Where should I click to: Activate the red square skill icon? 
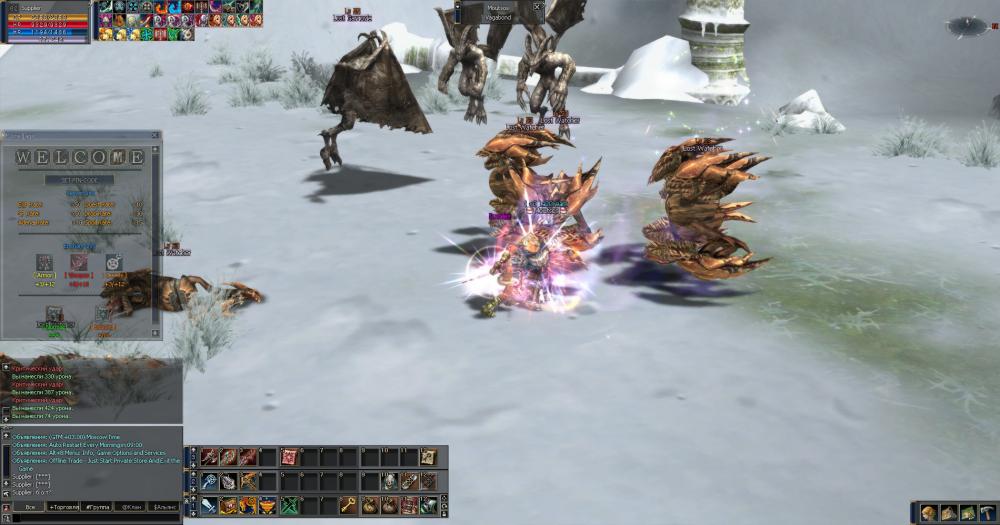[289, 457]
